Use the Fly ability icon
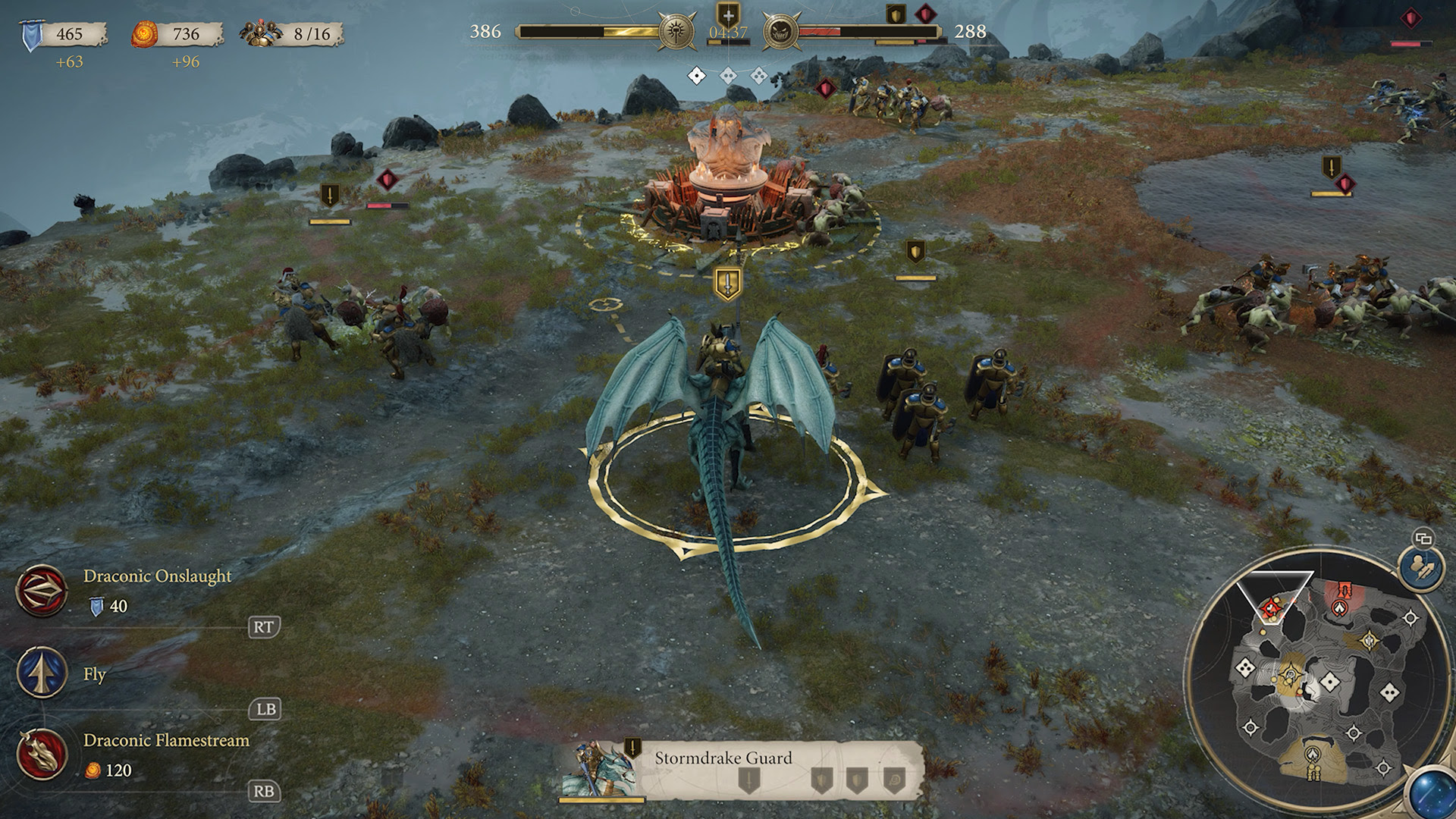This screenshot has width=1456, height=819. click(x=42, y=673)
